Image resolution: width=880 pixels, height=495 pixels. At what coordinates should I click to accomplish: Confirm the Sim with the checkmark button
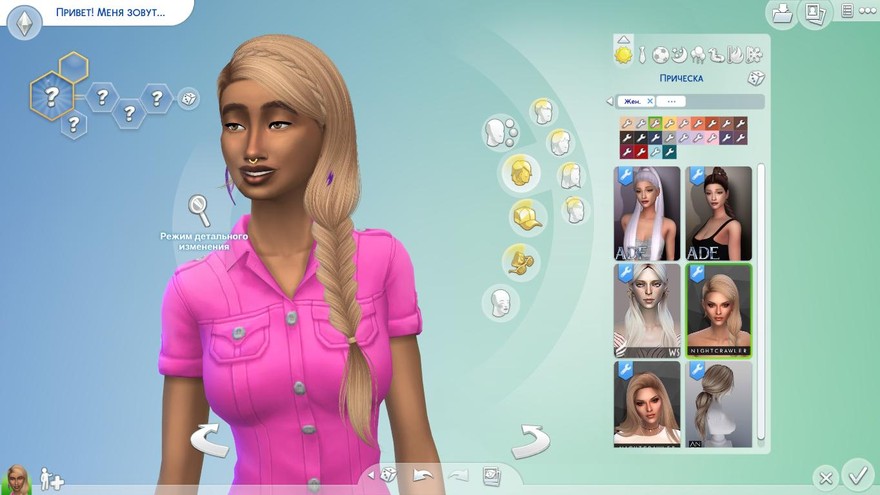pyautogui.click(x=857, y=472)
